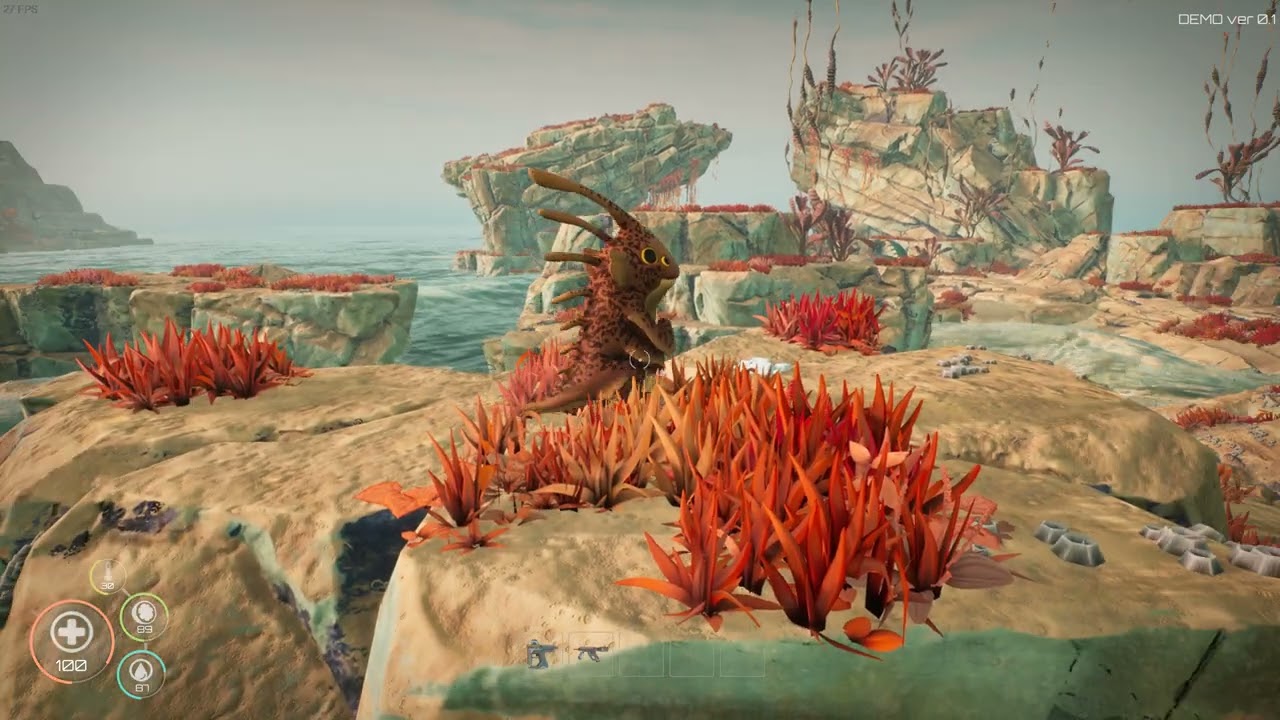The height and width of the screenshot is (720, 1280).
Task: Select the rifle weapon hotbar slot
Action: 592,653
